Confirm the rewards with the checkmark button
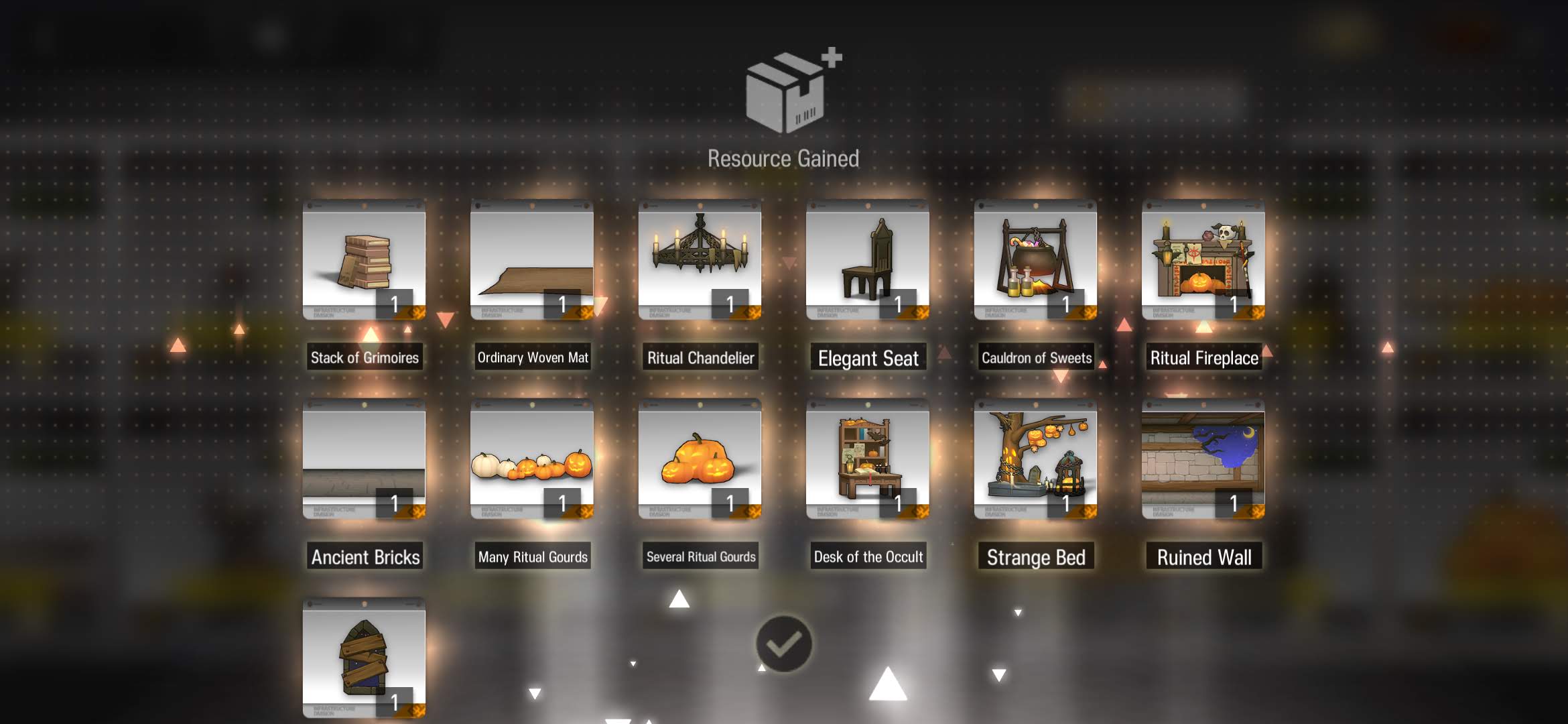 [x=783, y=644]
